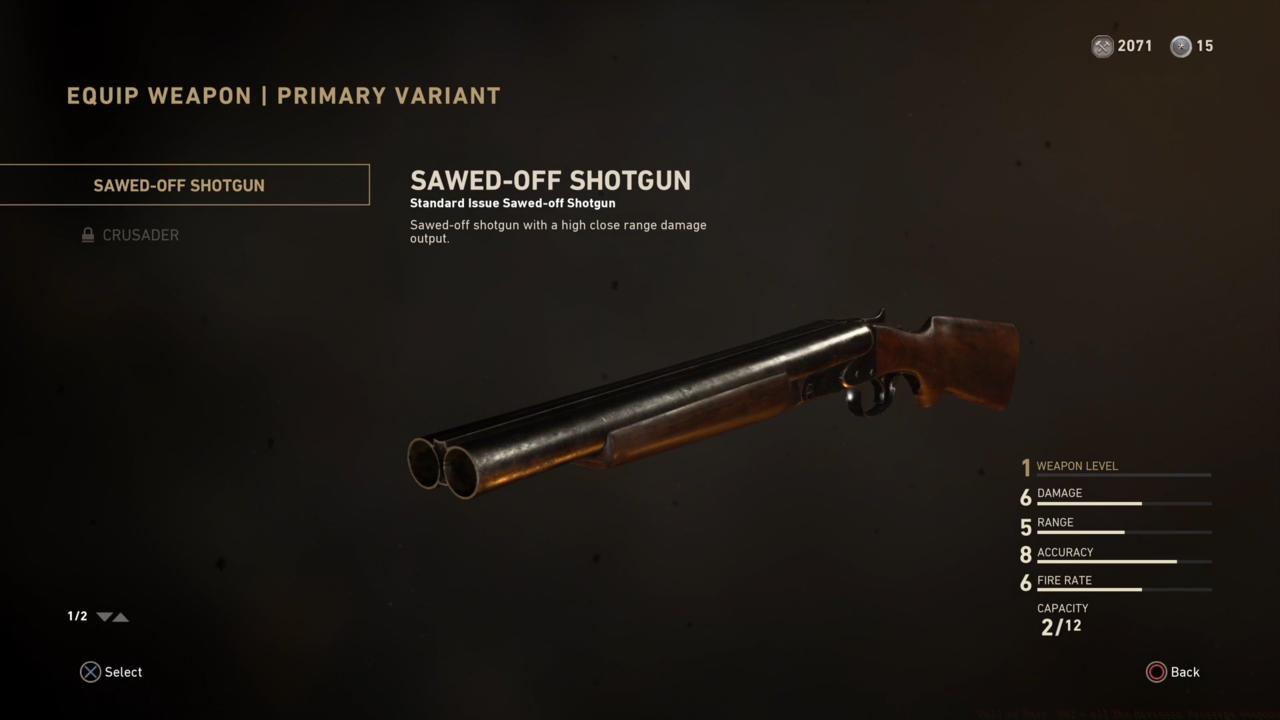Image resolution: width=1280 pixels, height=720 pixels.
Task: Click Select at the bottom left
Action: coord(123,671)
